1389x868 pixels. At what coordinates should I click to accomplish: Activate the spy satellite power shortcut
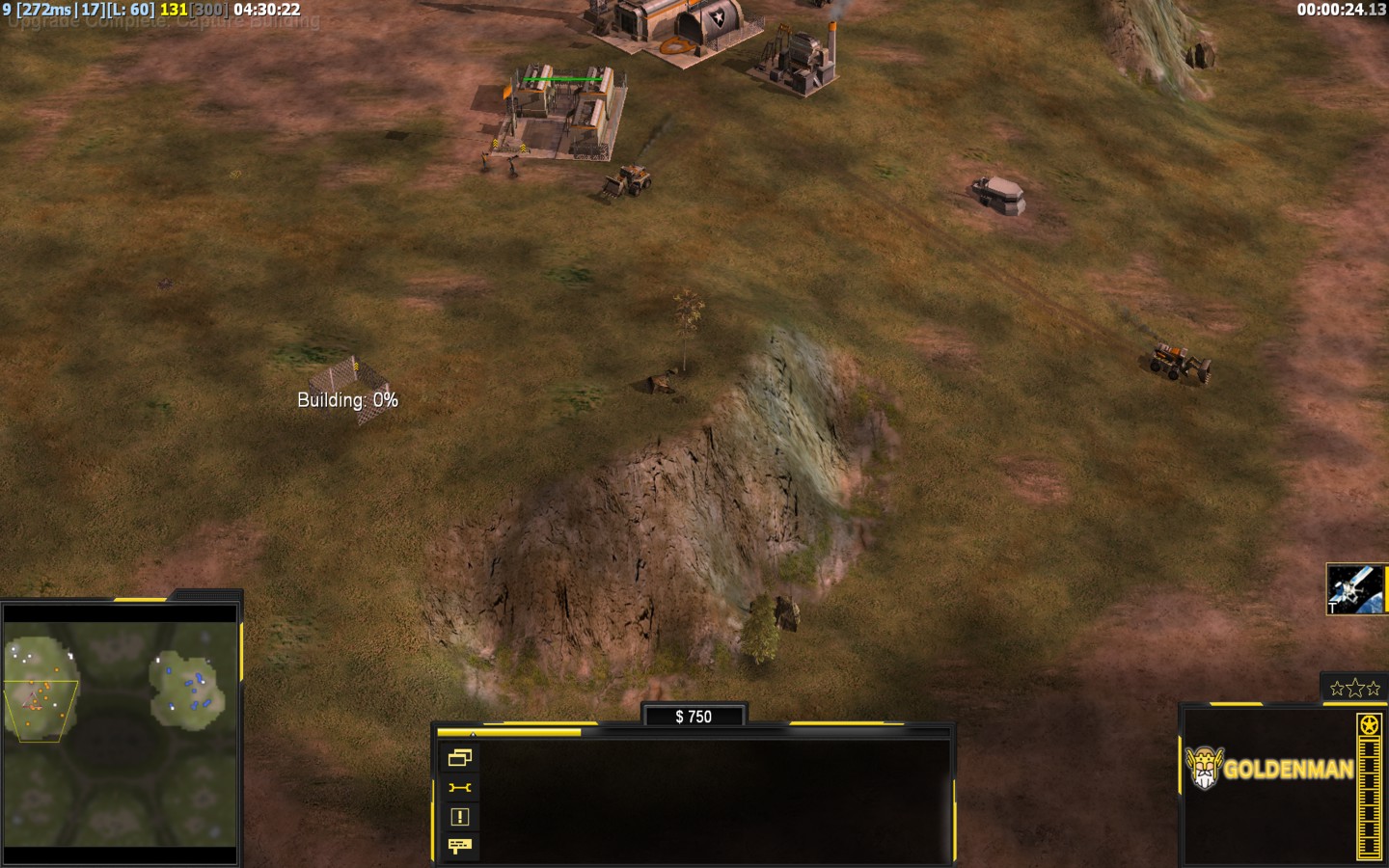point(1356,589)
